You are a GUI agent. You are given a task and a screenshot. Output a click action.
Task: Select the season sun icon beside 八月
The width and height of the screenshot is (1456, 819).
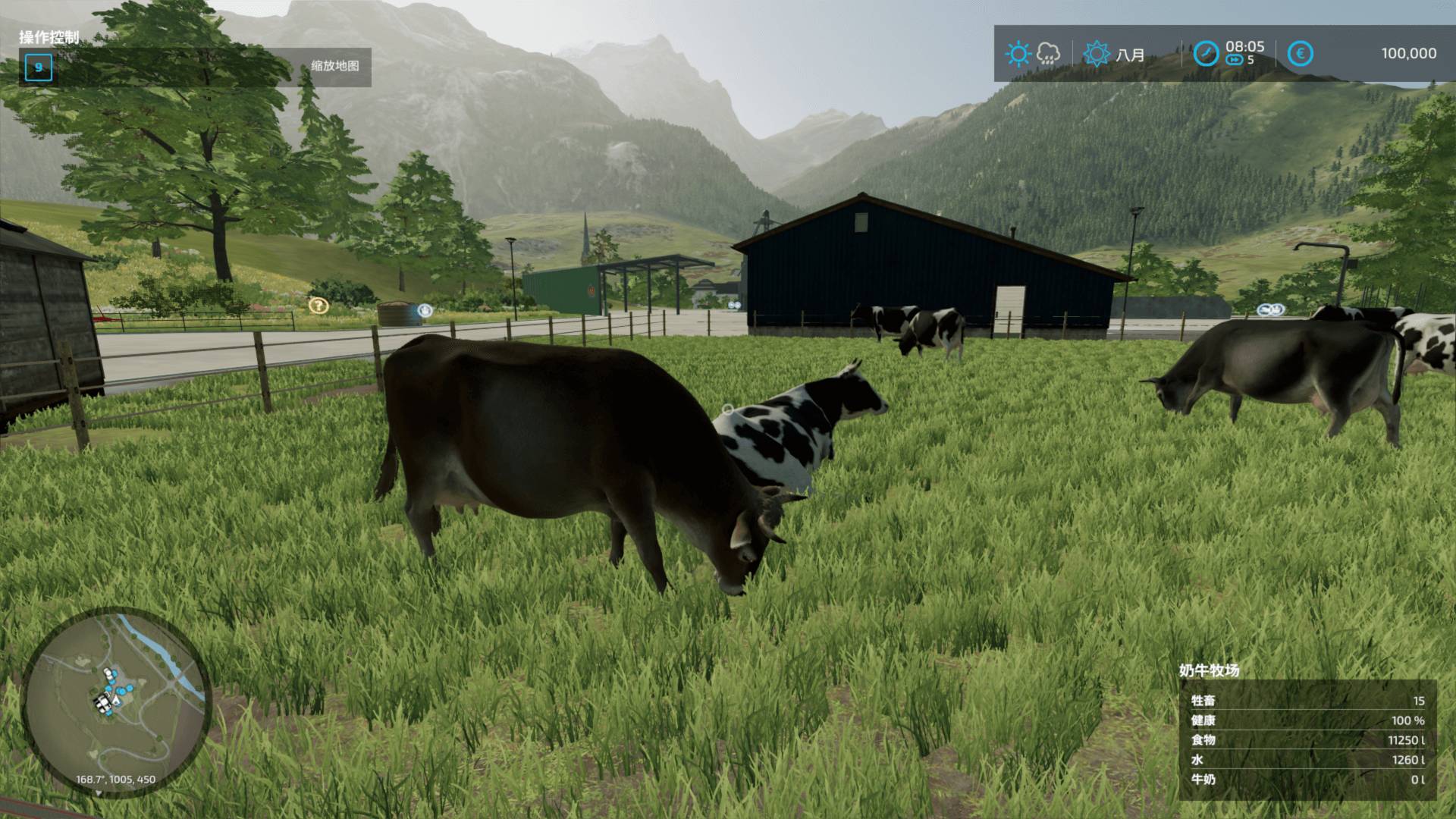pyautogui.click(x=1097, y=54)
